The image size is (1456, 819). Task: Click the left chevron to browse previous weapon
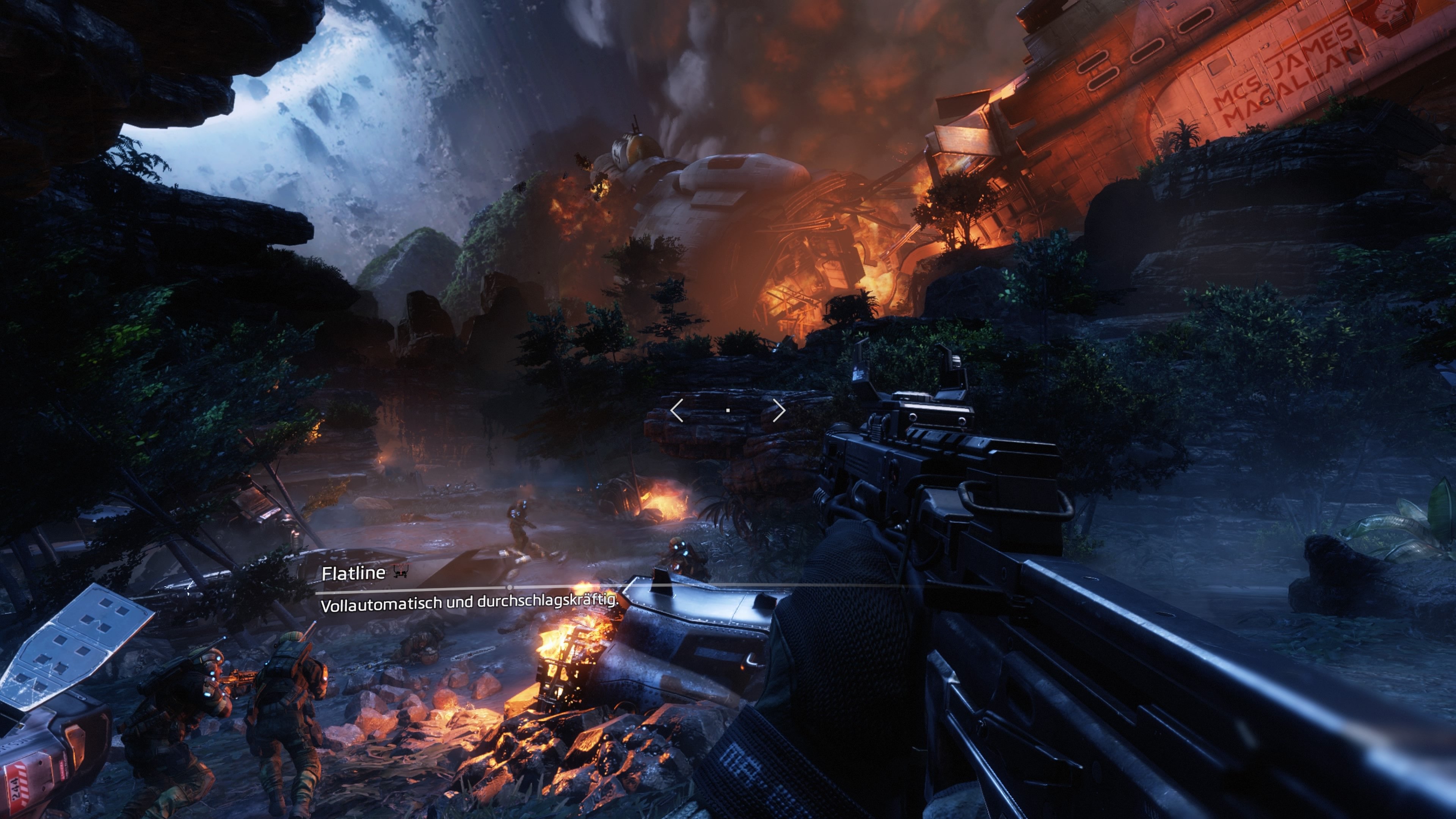[x=677, y=410]
